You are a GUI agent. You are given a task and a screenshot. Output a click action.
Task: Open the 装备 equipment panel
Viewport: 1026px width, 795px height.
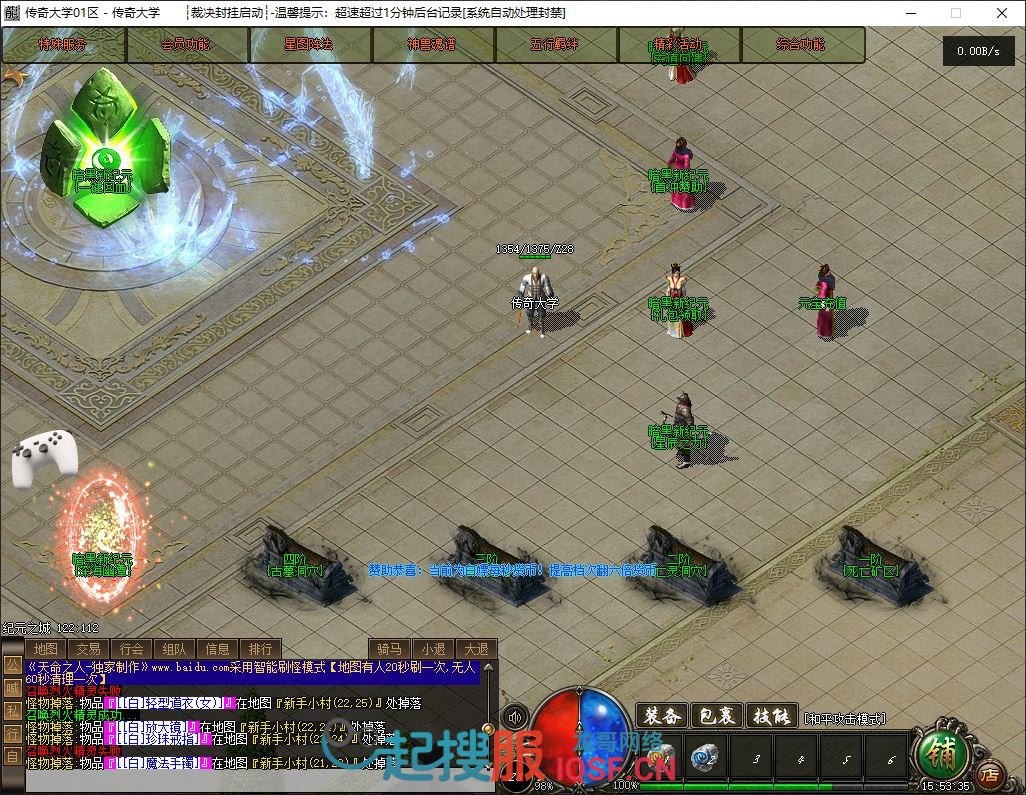coord(662,716)
